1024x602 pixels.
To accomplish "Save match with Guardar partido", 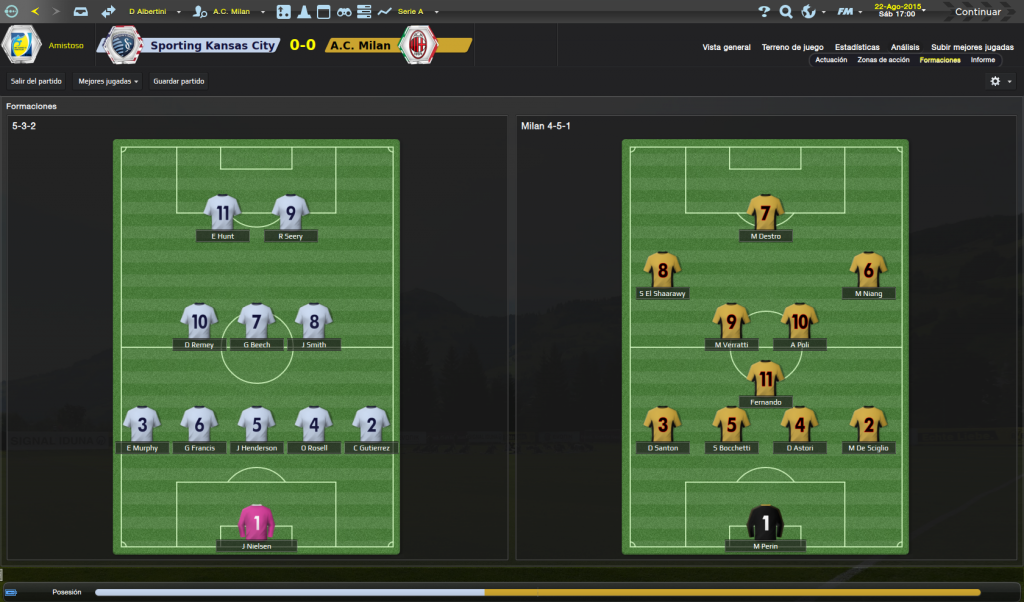I will 179,81.
